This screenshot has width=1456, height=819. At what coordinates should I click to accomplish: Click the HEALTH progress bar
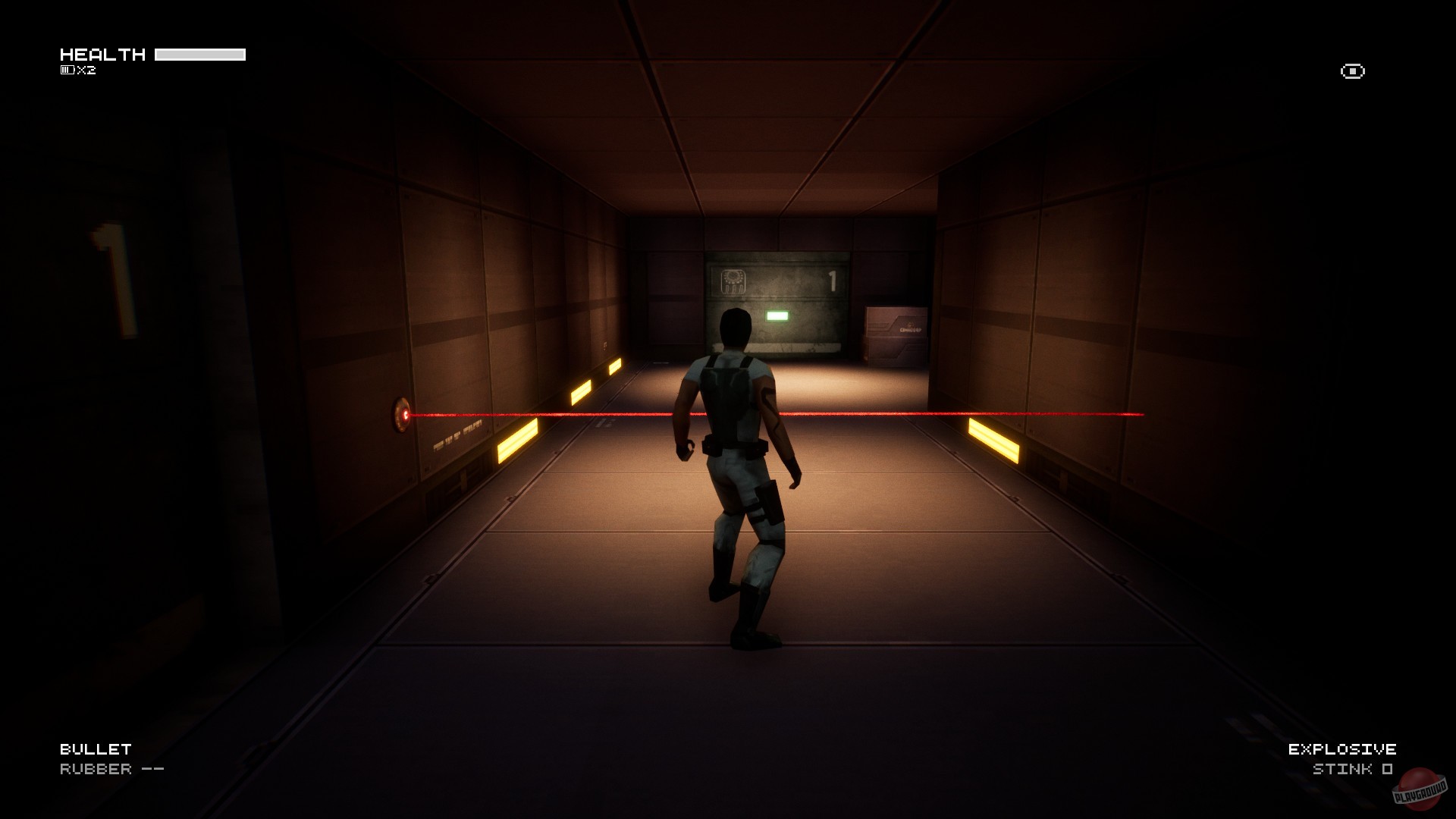[200, 53]
